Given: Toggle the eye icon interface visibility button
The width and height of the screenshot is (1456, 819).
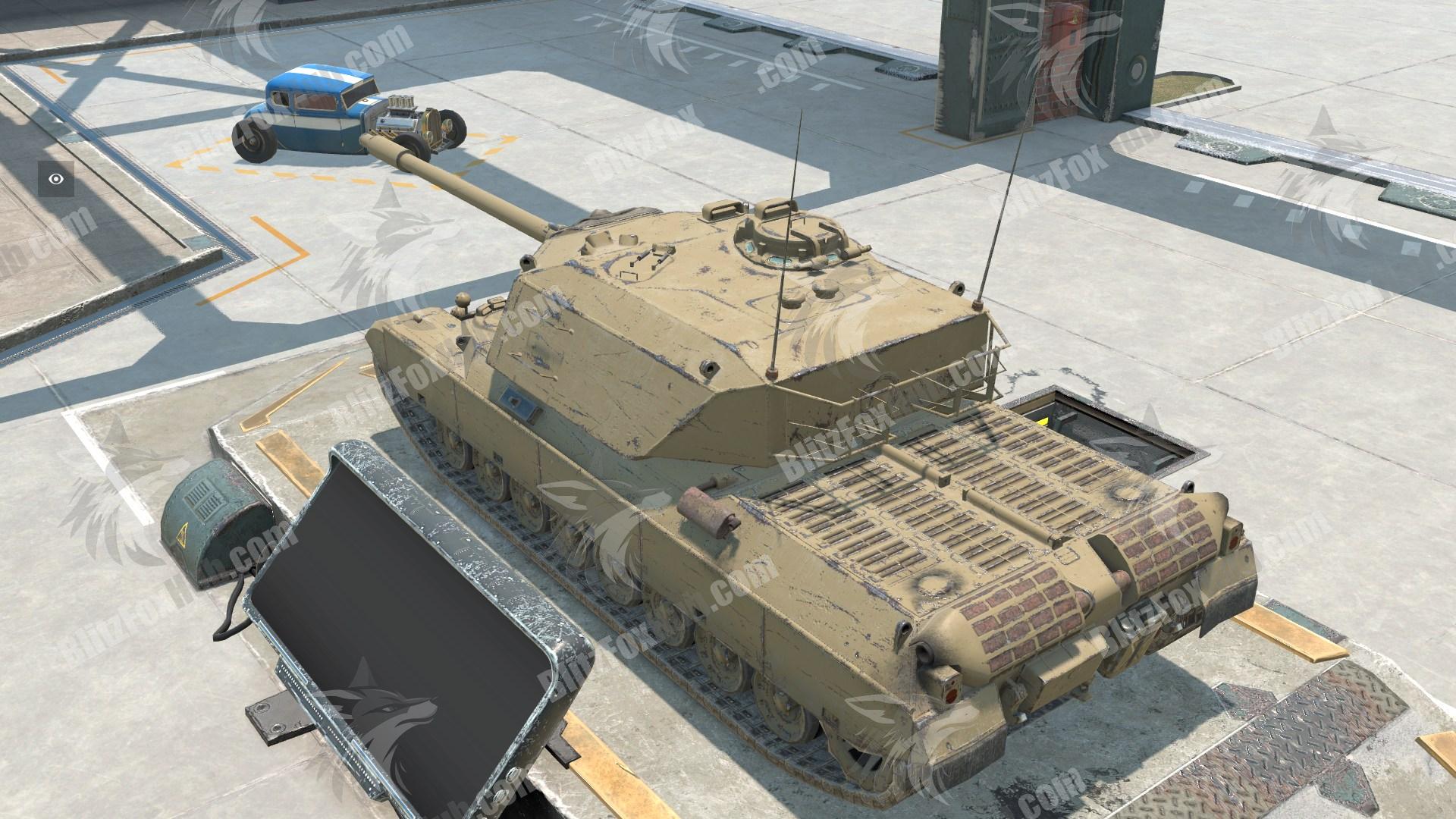Looking at the screenshot, I should 56,180.
